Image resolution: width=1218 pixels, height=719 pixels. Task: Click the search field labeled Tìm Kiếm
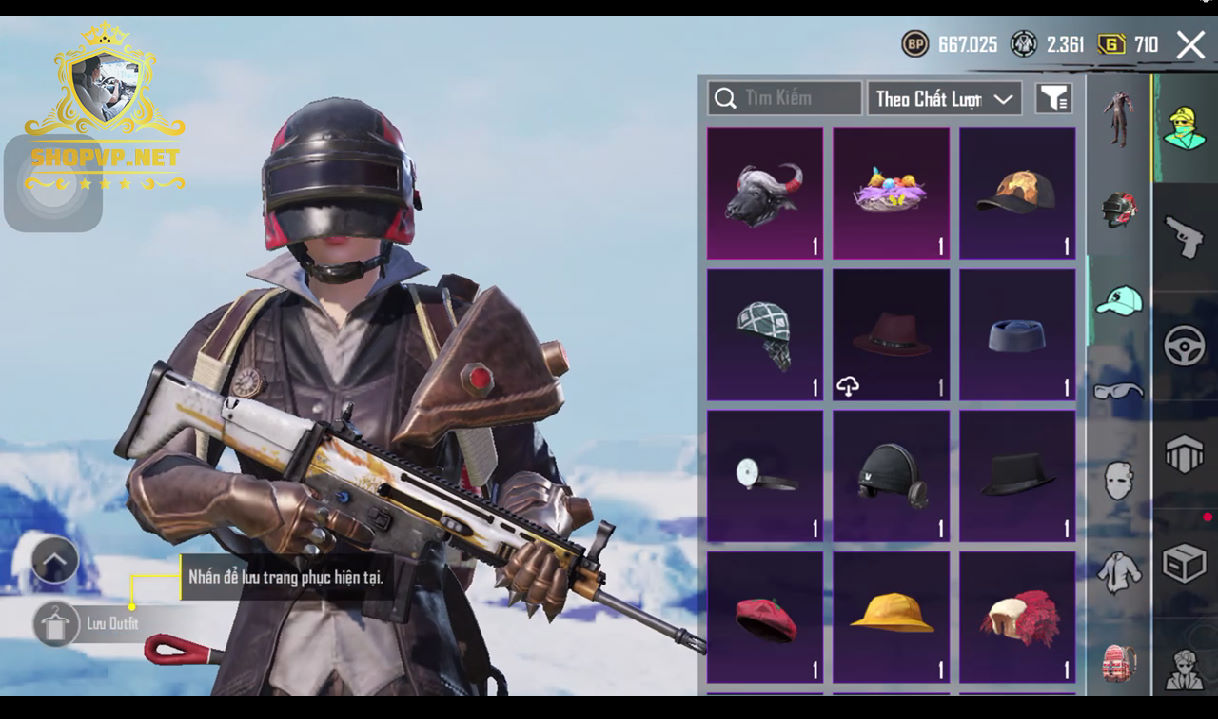point(785,98)
